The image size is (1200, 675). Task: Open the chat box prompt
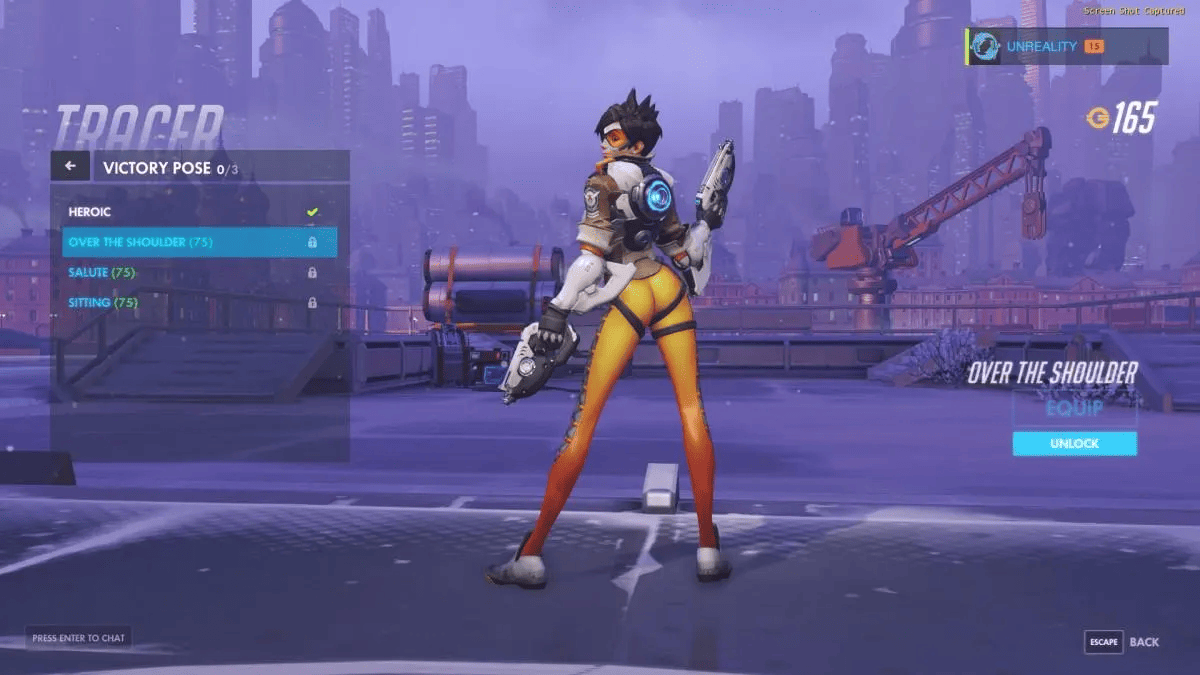[79, 638]
